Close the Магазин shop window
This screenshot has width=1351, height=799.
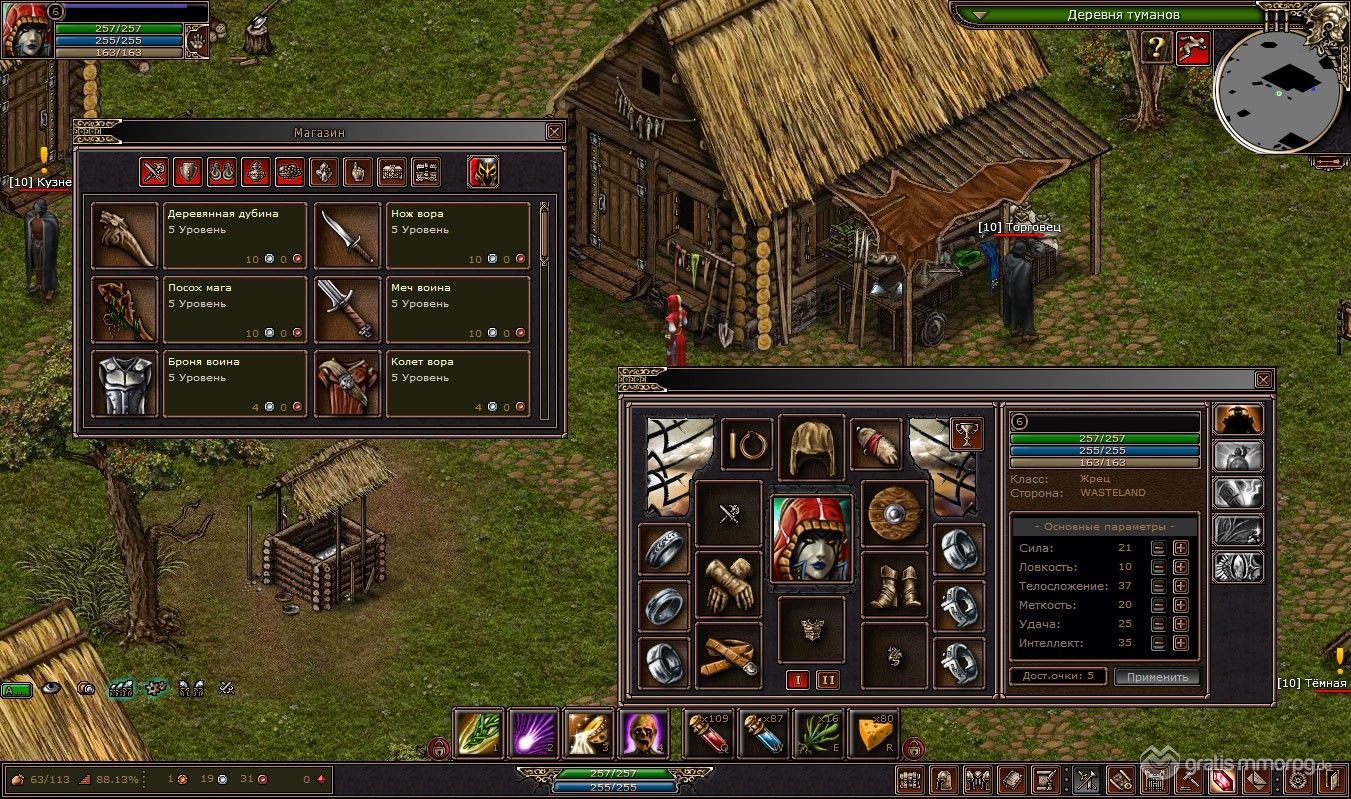(x=554, y=131)
